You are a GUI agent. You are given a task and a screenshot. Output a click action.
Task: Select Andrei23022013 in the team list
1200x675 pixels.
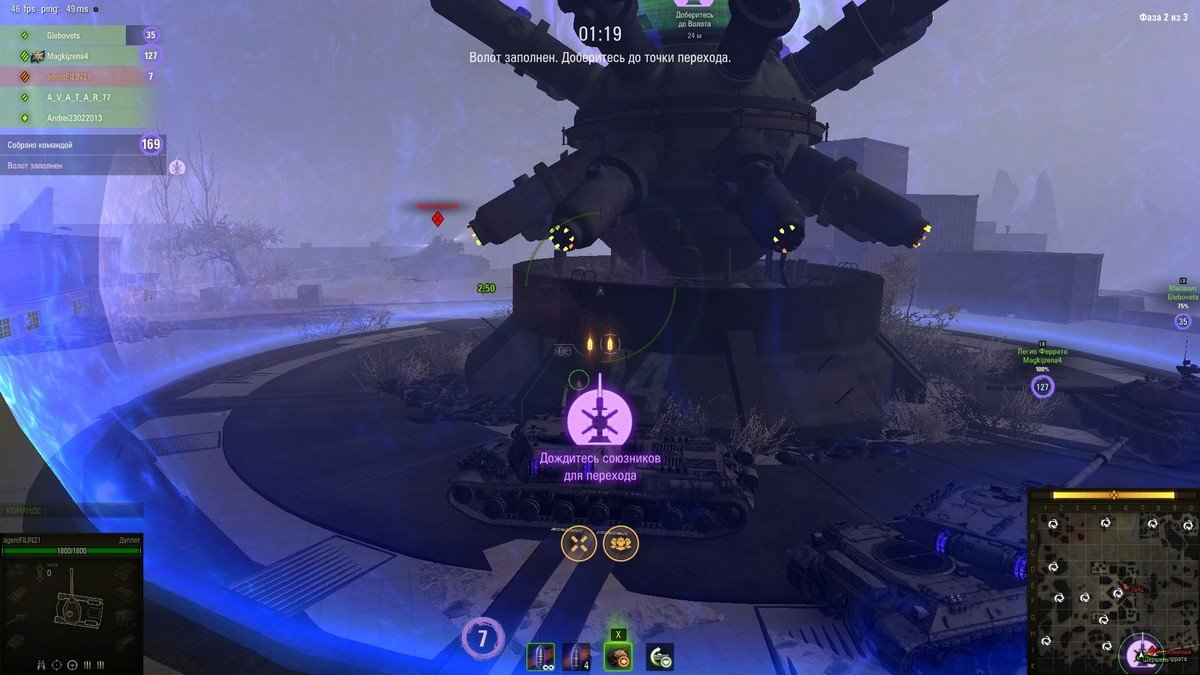pyautogui.click(x=76, y=117)
